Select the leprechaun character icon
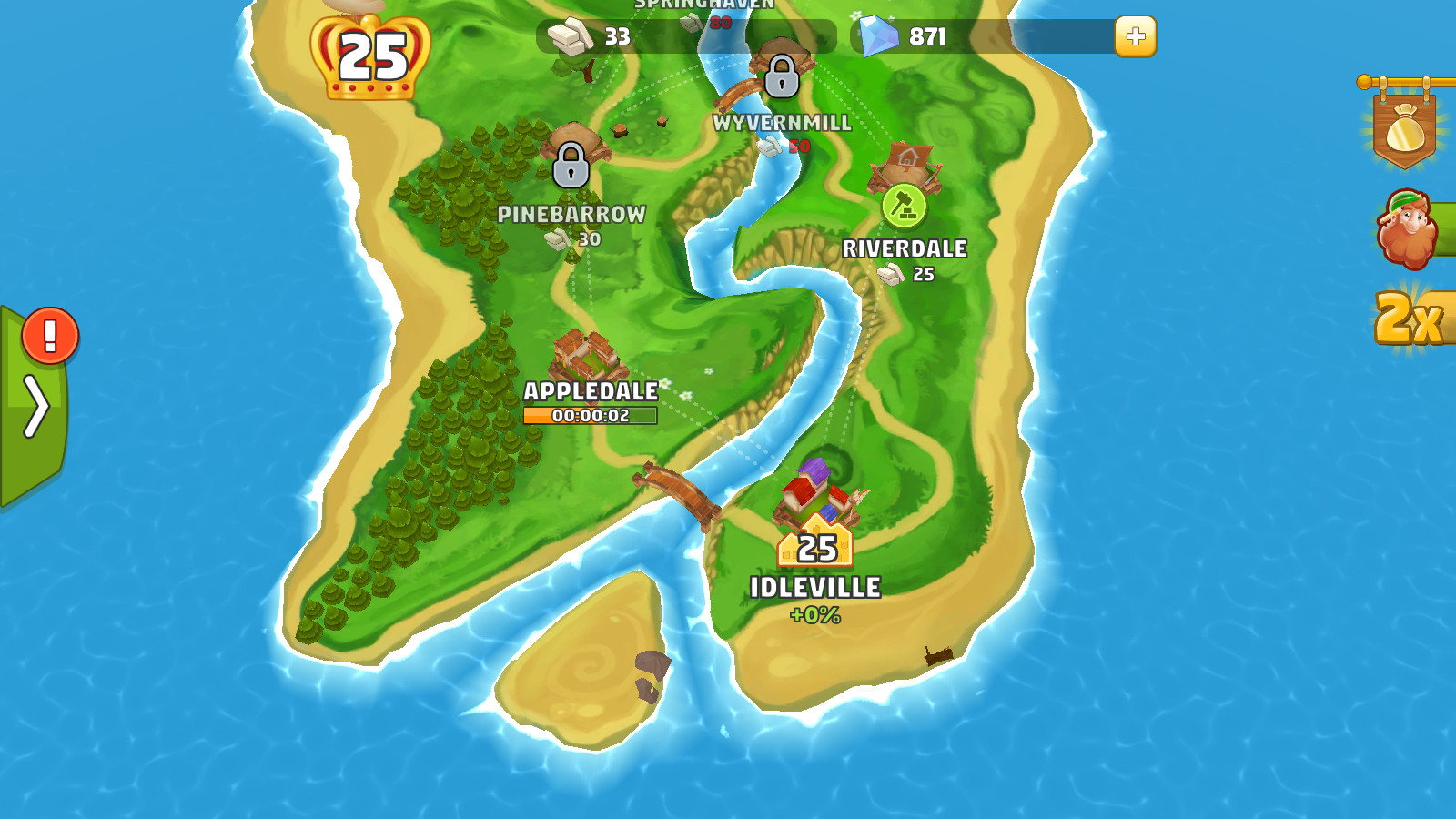 click(1409, 226)
